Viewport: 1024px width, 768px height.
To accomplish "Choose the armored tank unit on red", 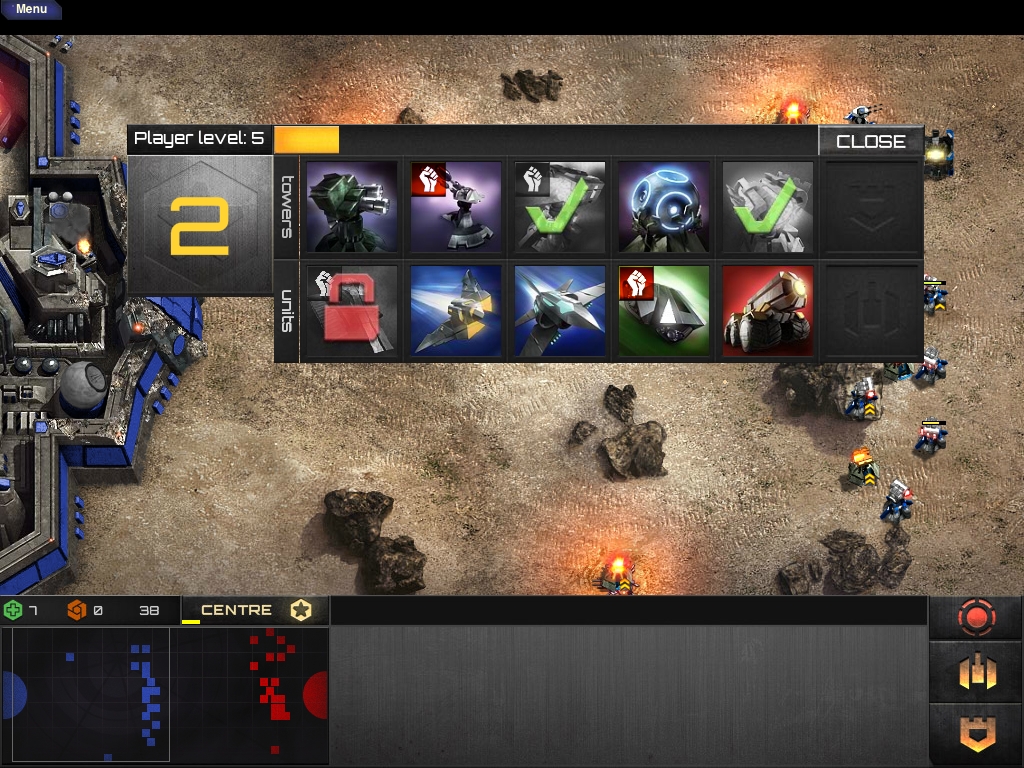I will click(x=768, y=310).
